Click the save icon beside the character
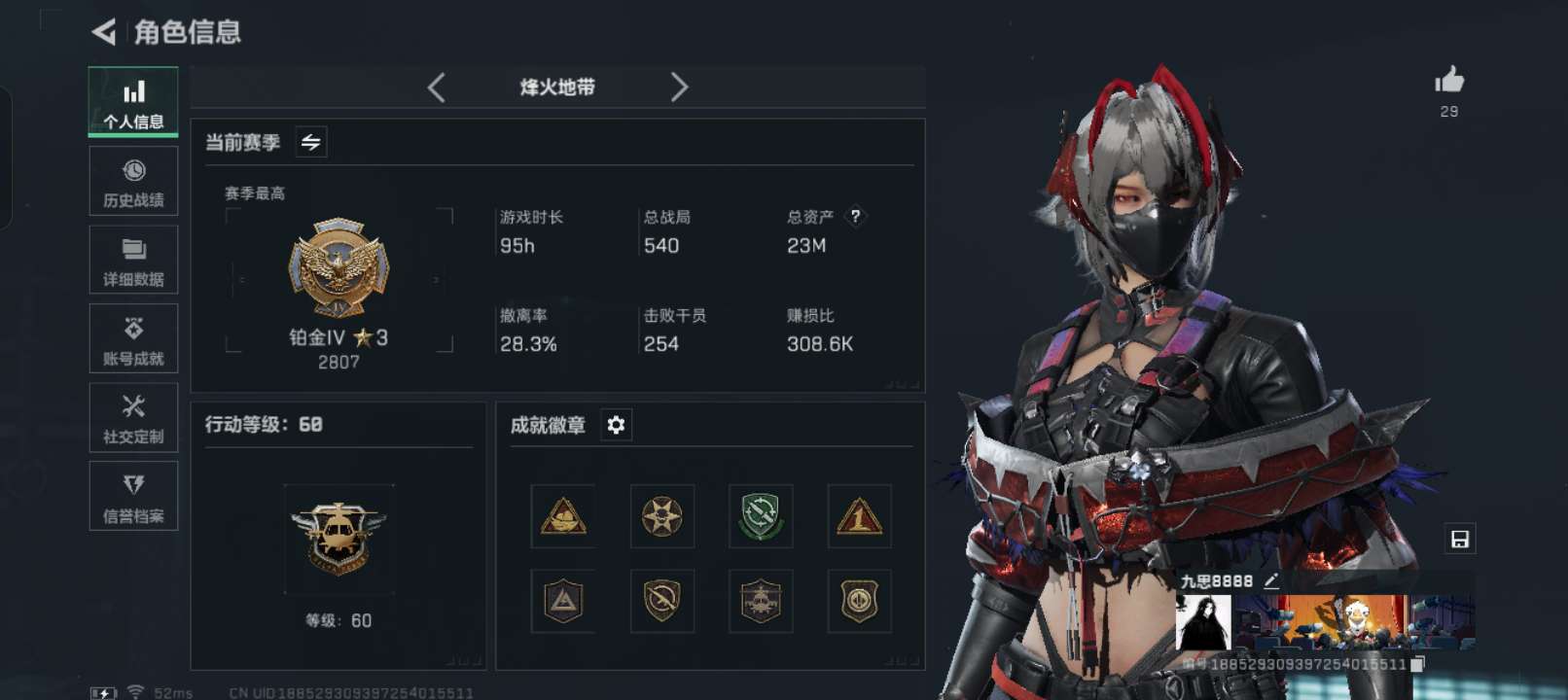Screen dimensions: 1568x700 [1459, 539]
